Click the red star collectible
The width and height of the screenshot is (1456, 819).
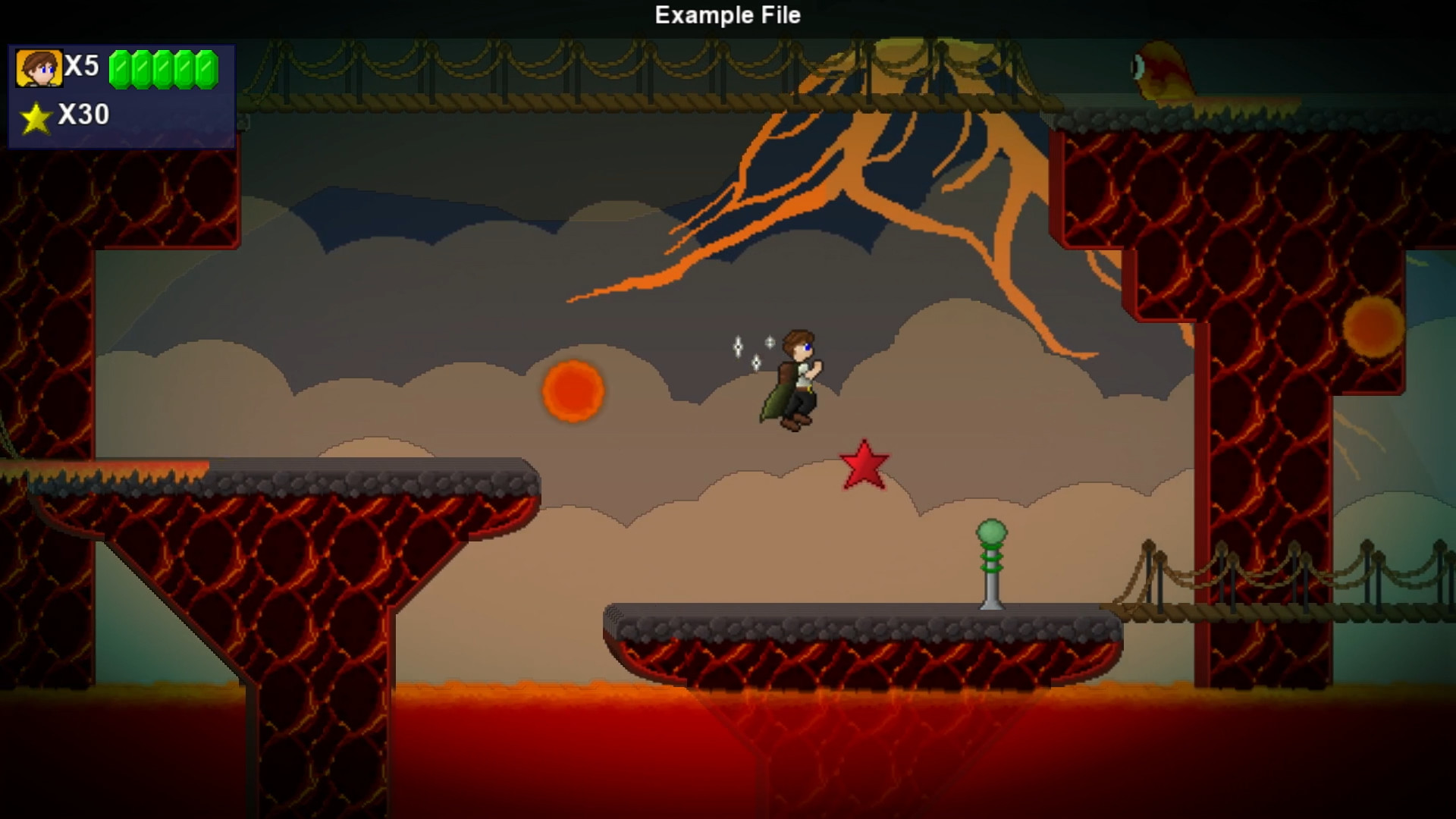(865, 463)
